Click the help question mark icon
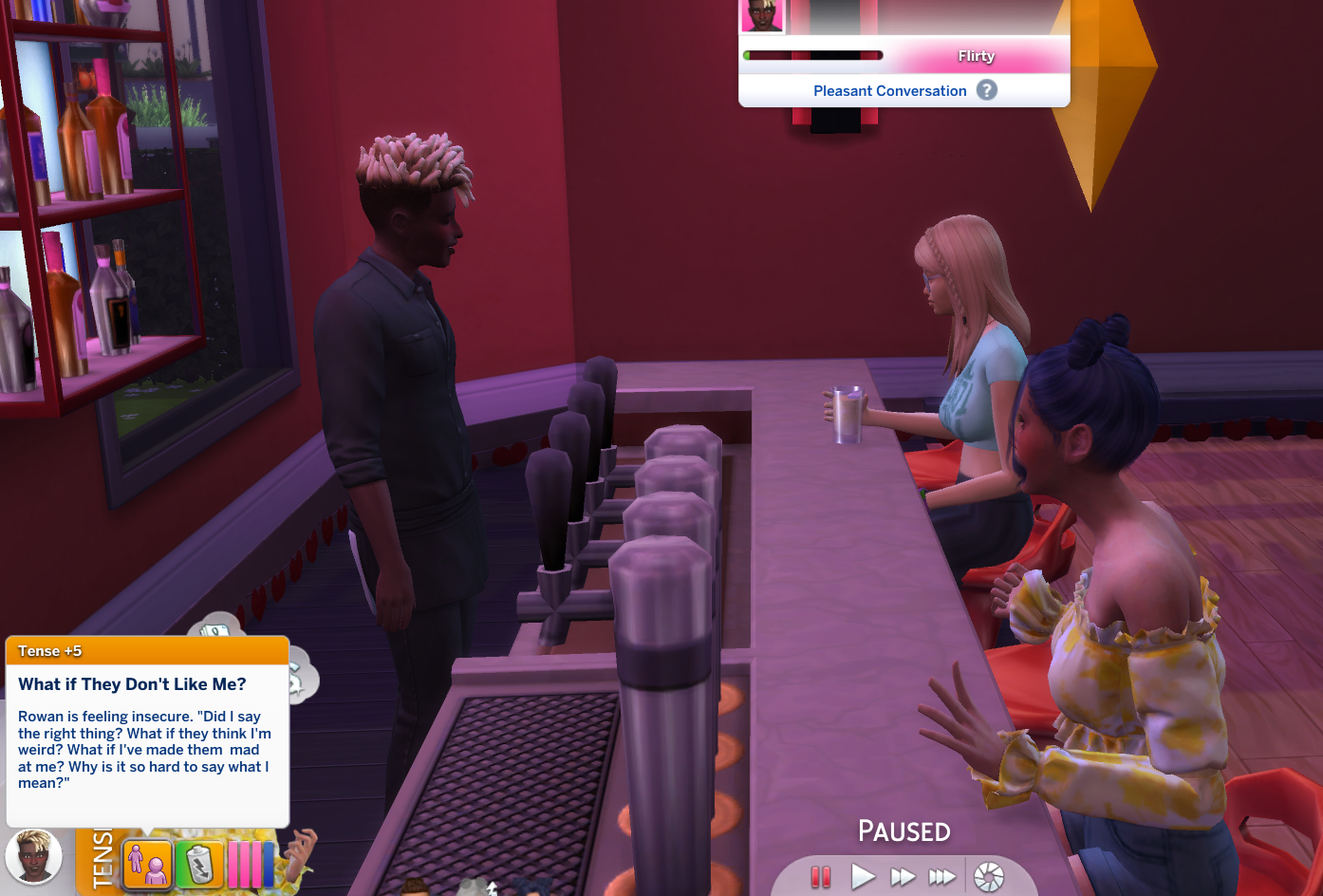The image size is (1323, 896). coord(986,90)
